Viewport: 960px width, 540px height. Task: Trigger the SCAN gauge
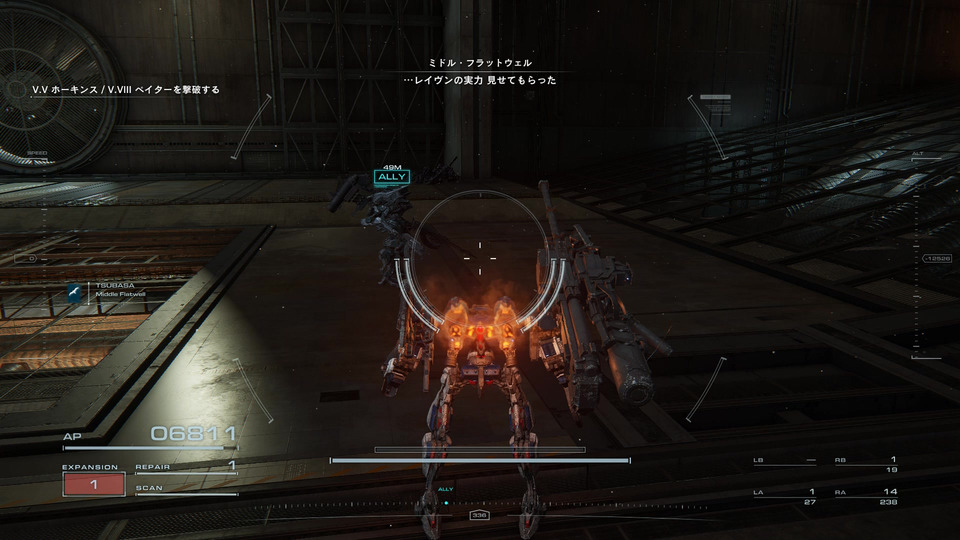(186, 489)
